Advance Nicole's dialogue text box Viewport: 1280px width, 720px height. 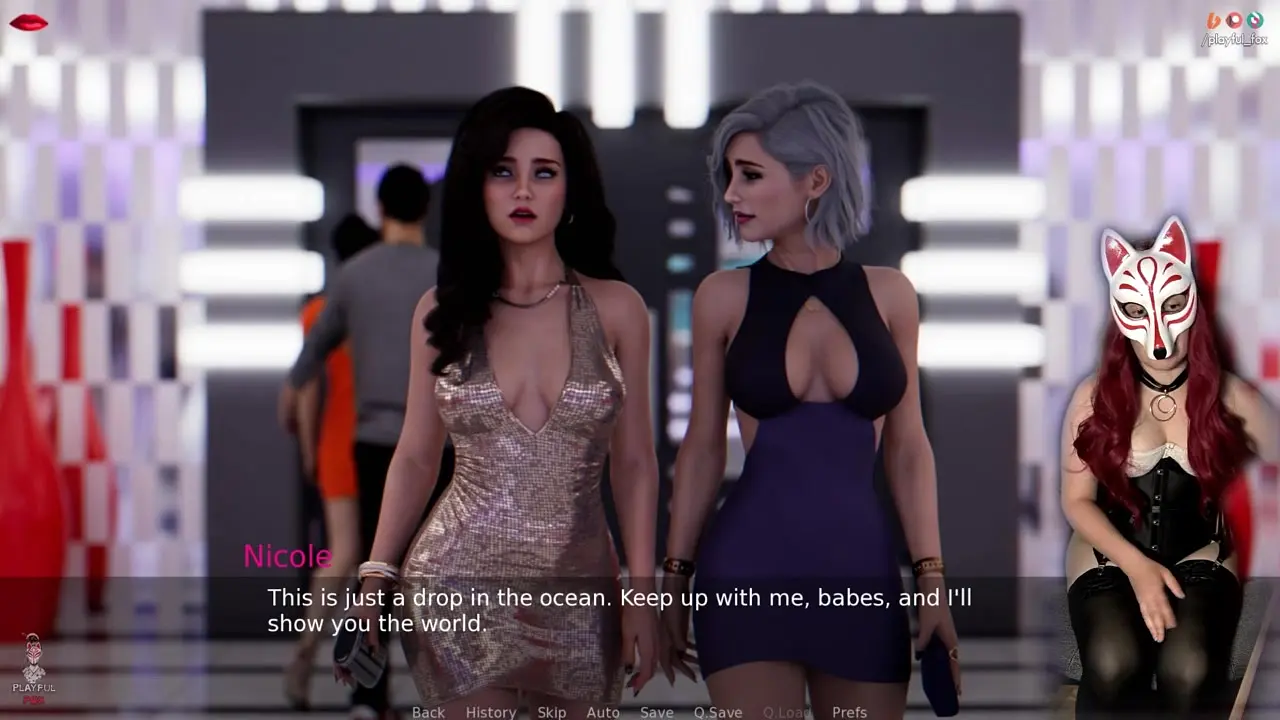tap(619, 610)
